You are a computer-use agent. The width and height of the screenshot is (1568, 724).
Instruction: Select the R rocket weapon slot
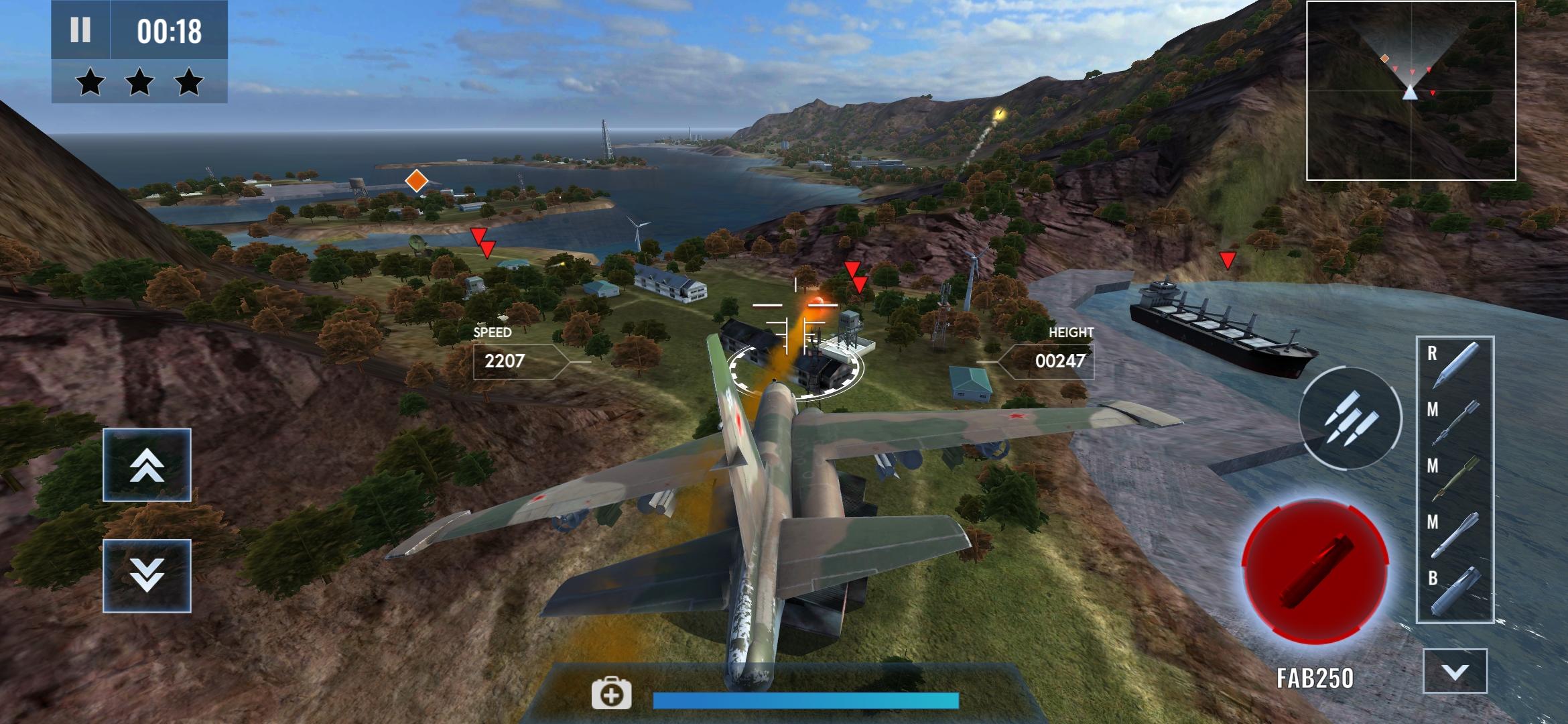click(1454, 365)
